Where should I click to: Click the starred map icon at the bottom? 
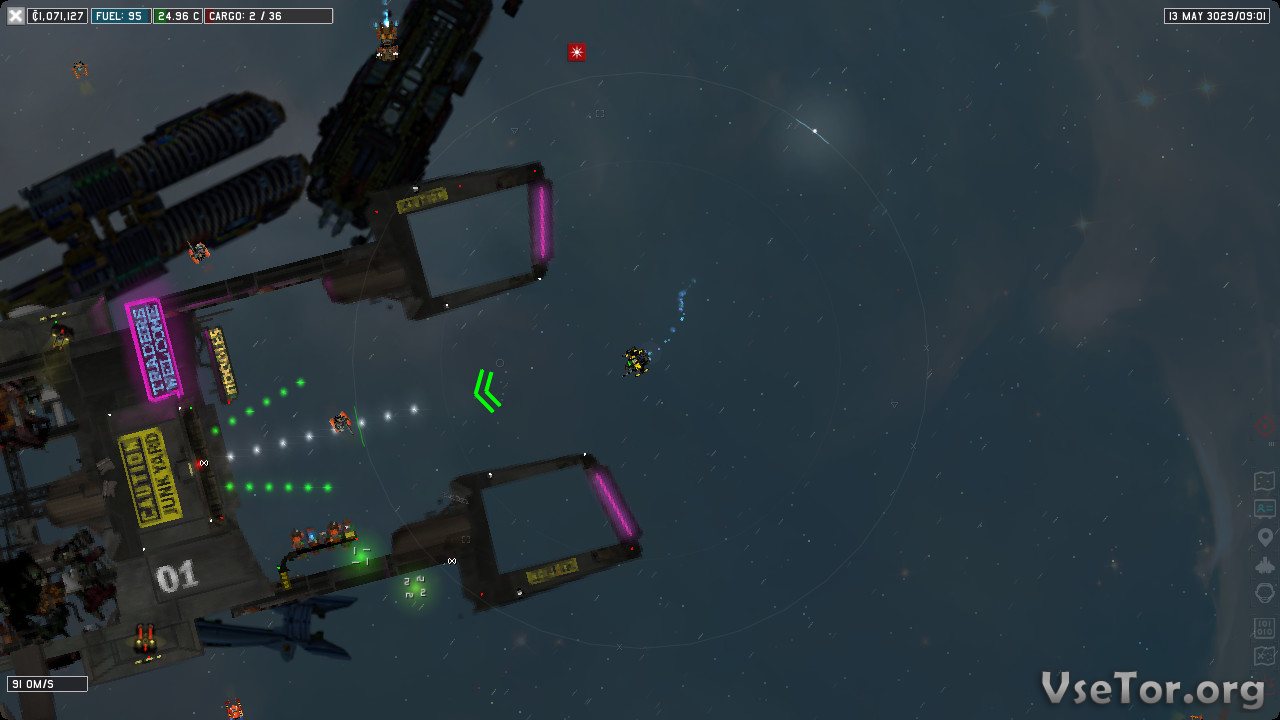1265,657
